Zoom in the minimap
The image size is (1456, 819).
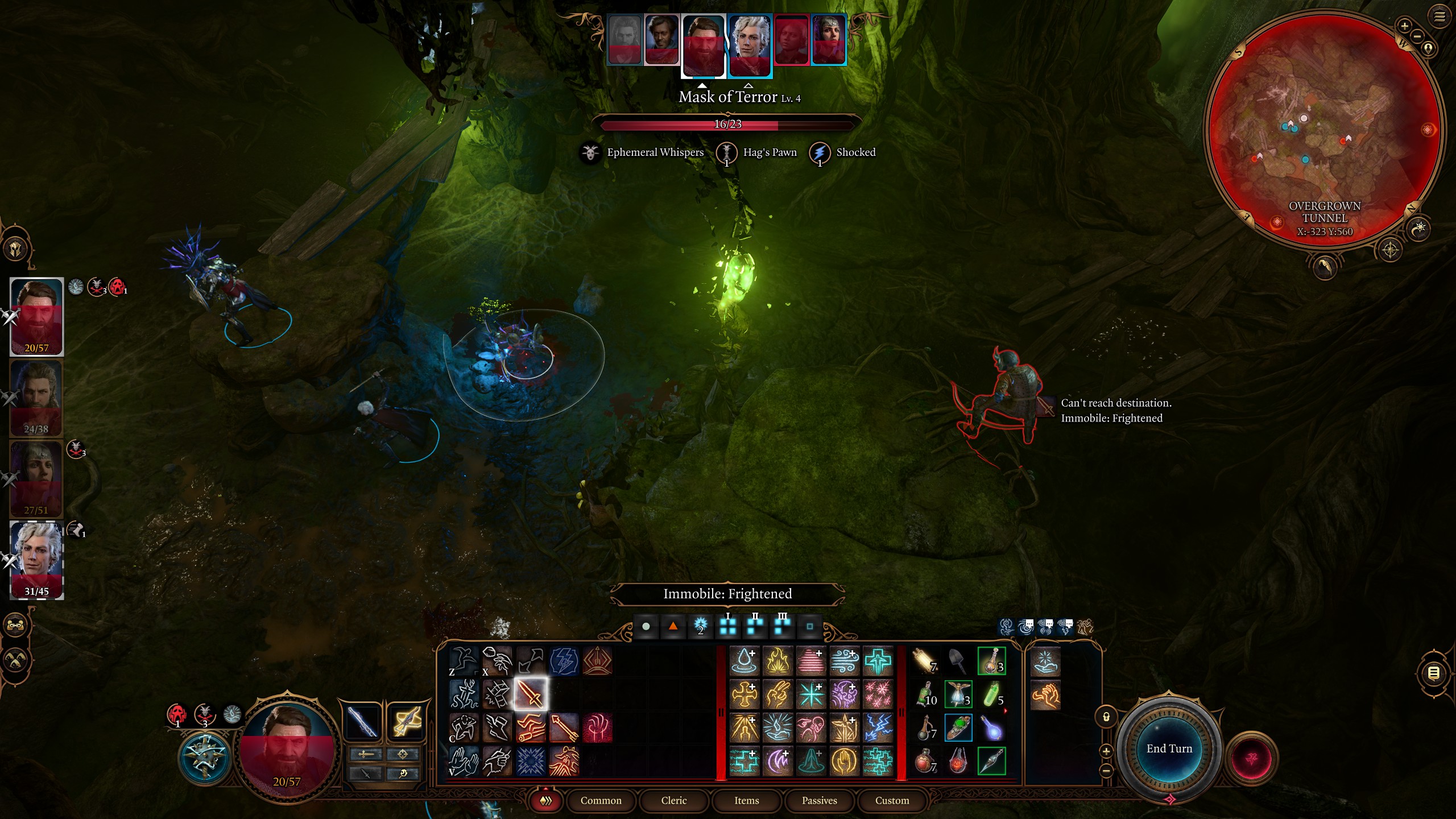1404,26
